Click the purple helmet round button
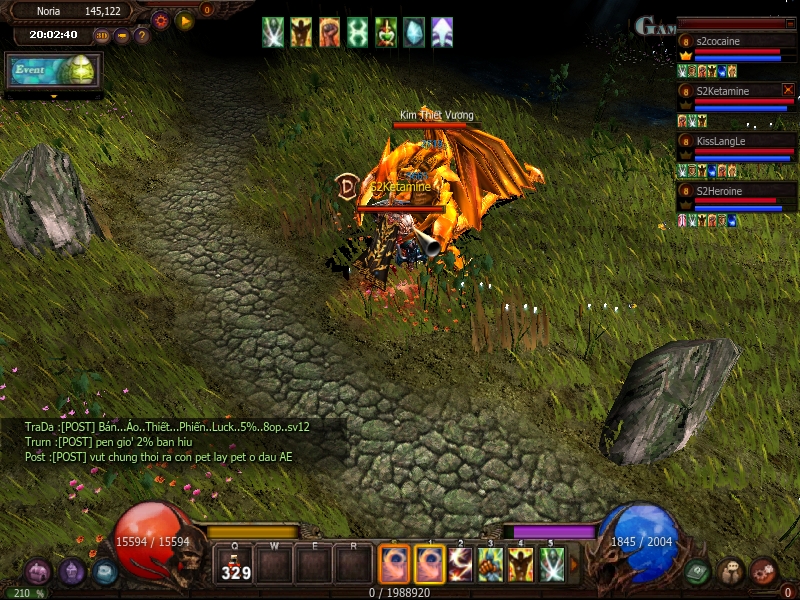The width and height of the screenshot is (800, 600). [72, 572]
